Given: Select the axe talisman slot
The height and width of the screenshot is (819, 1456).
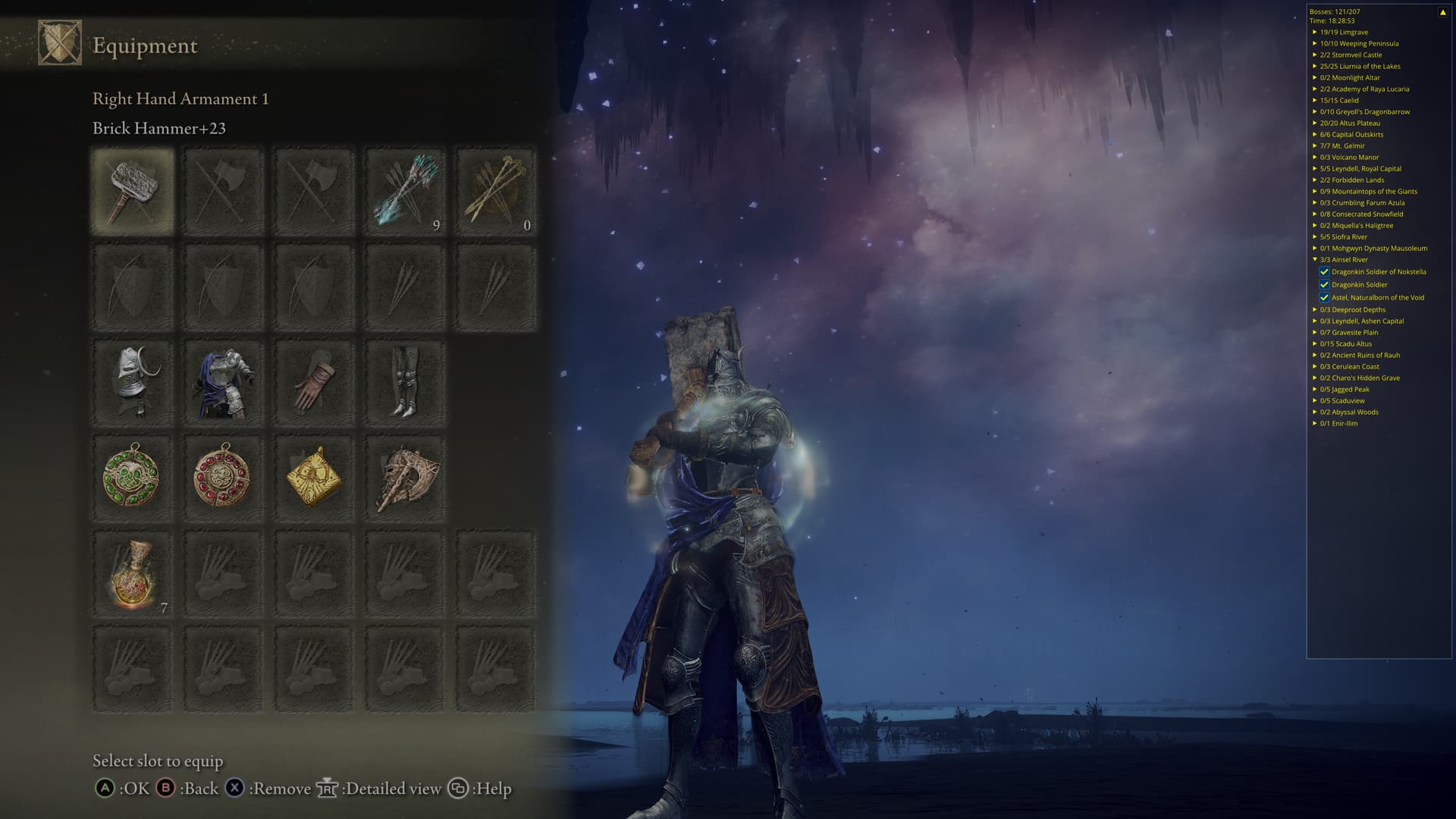Looking at the screenshot, I should (405, 478).
